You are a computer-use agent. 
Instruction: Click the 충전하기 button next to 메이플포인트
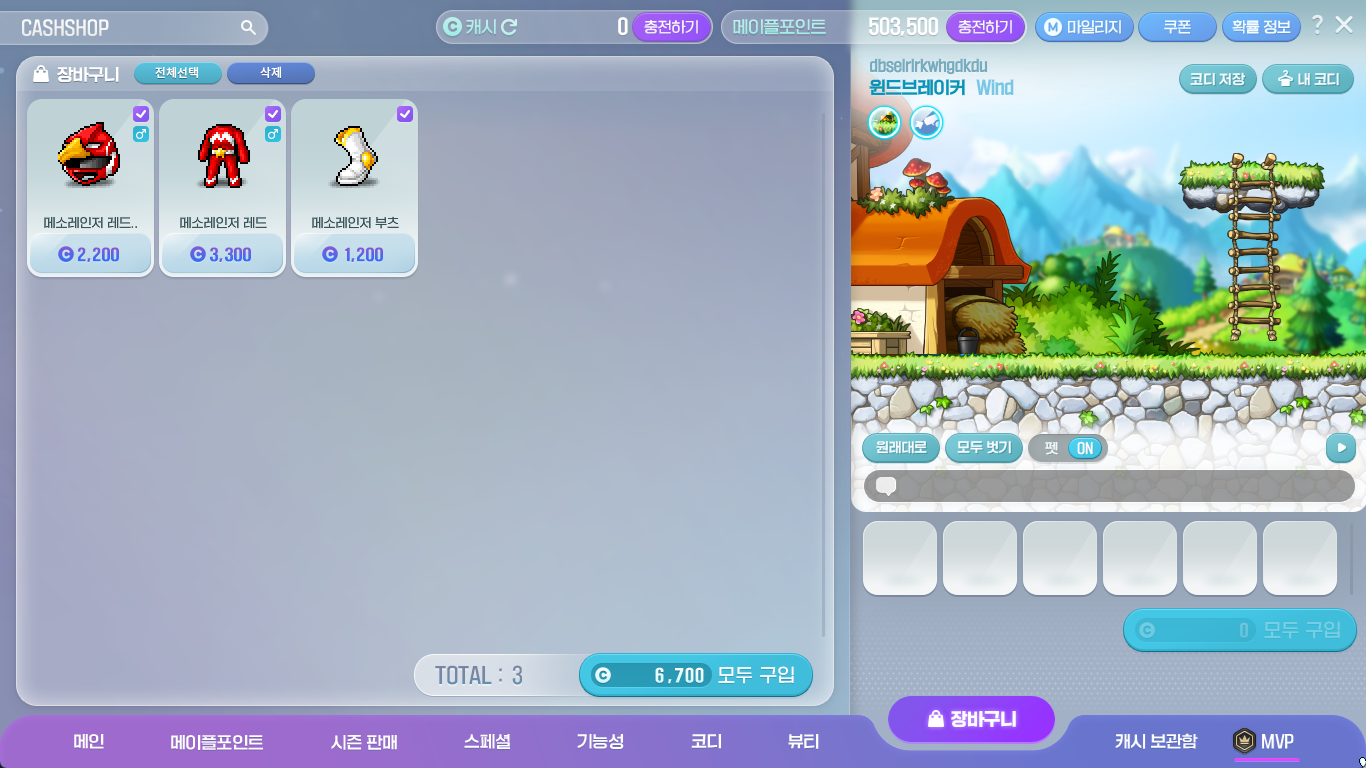[x=985, y=27]
